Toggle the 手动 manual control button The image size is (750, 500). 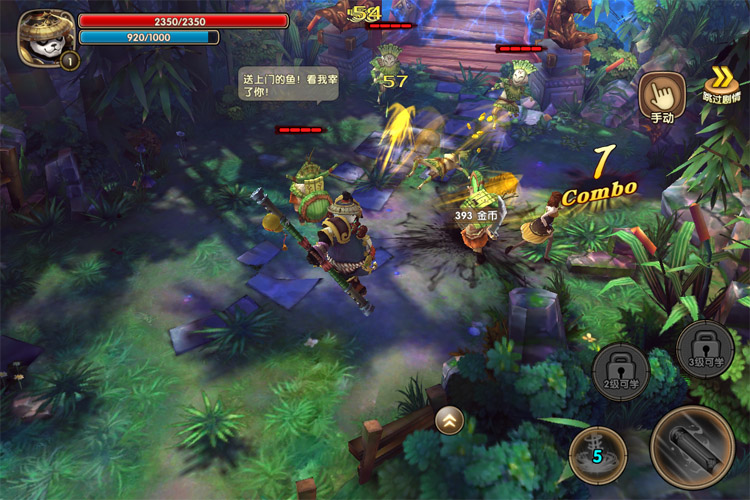coord(663,96)
